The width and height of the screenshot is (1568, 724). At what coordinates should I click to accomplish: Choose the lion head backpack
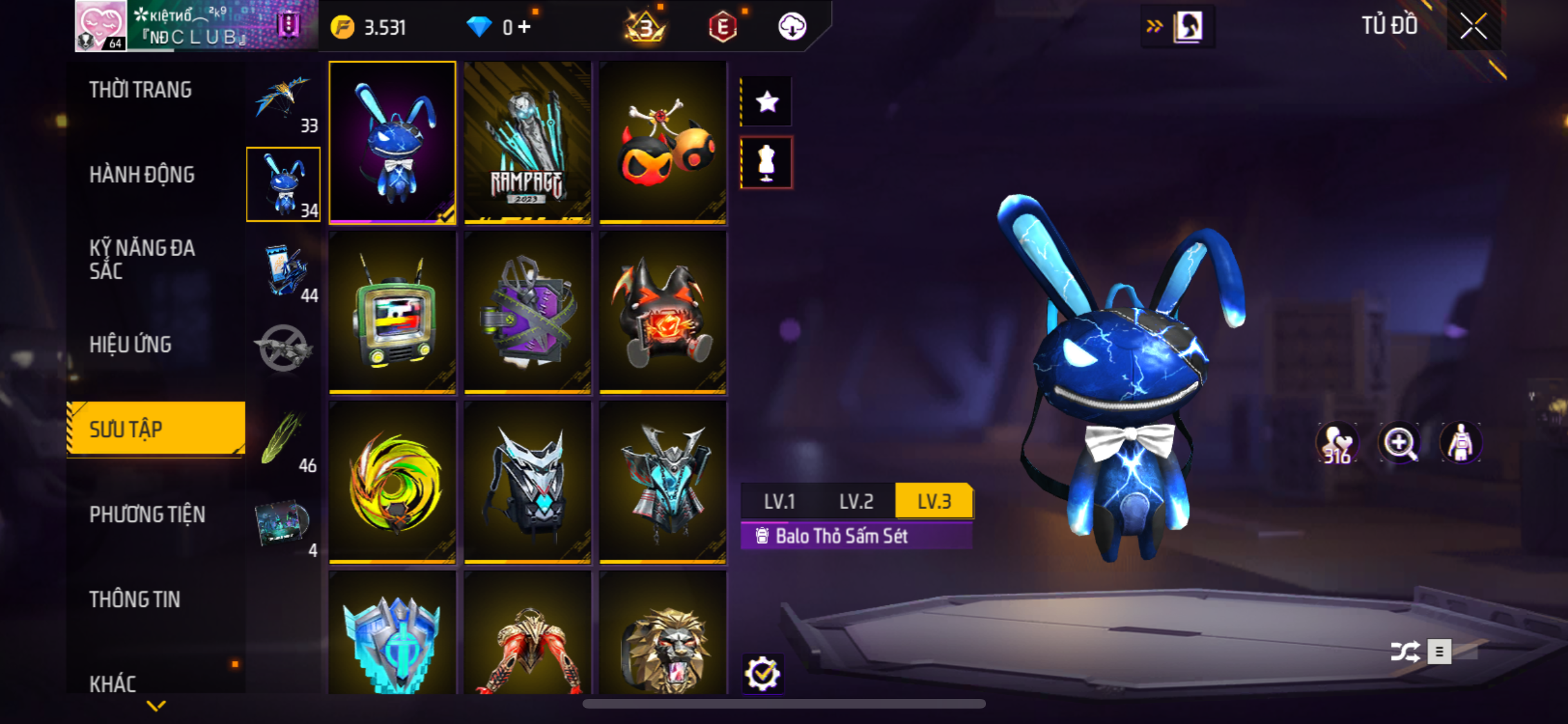(x=662, y=637)
